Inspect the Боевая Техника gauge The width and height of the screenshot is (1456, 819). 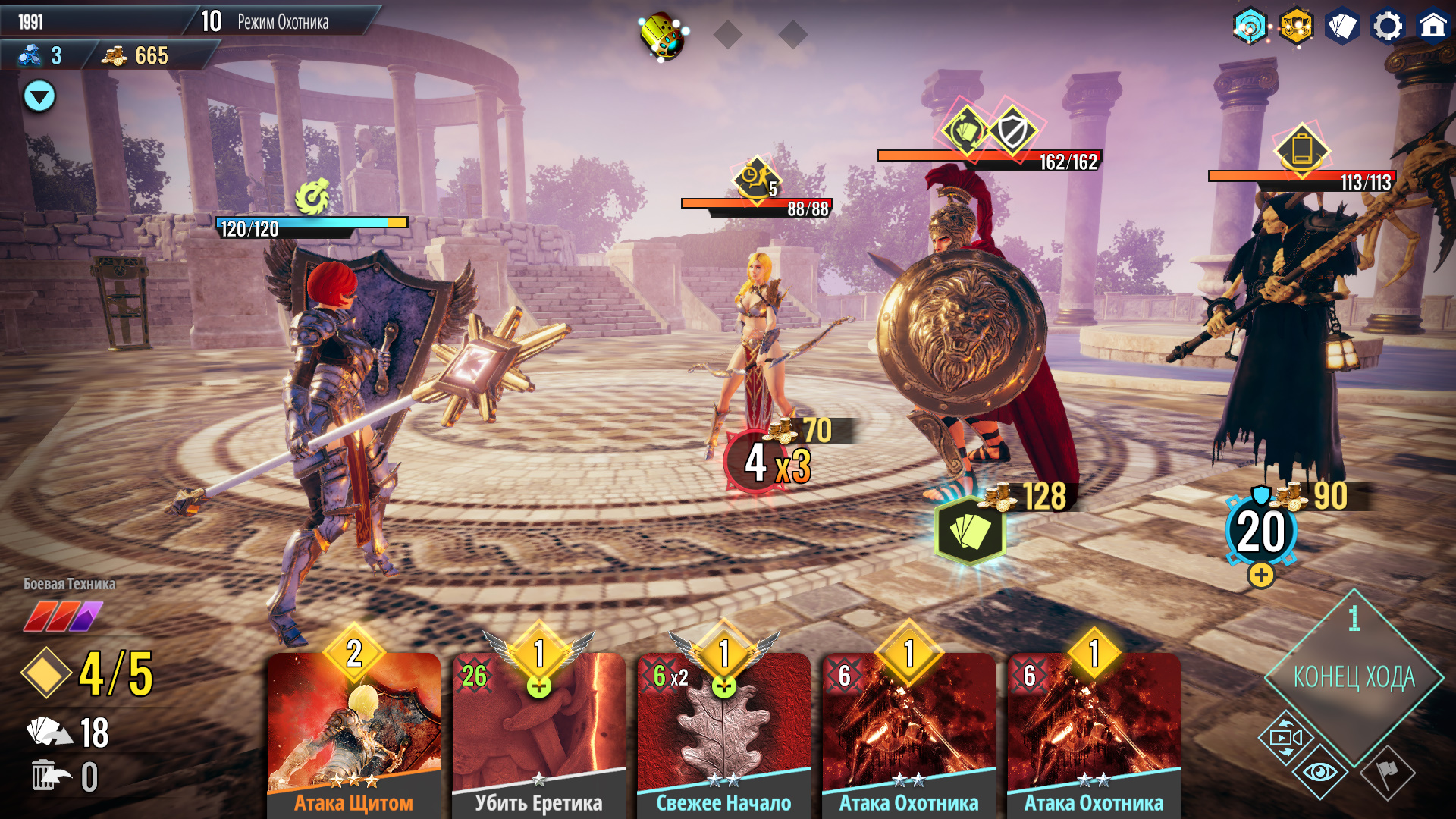[x=63, y=616]
